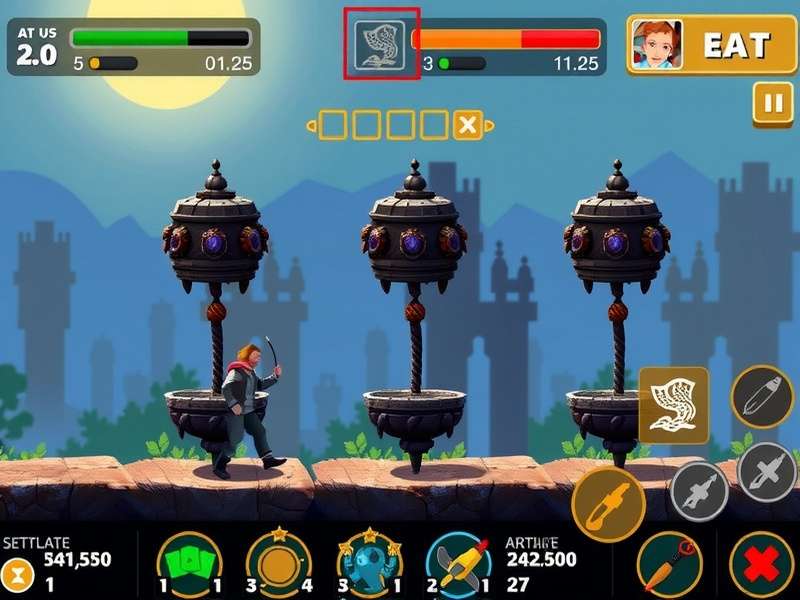Image resolution: width=800 pixels, height=600 pixels.
Task: Activate the gold-square scroll ability
Action: (673, 405)
